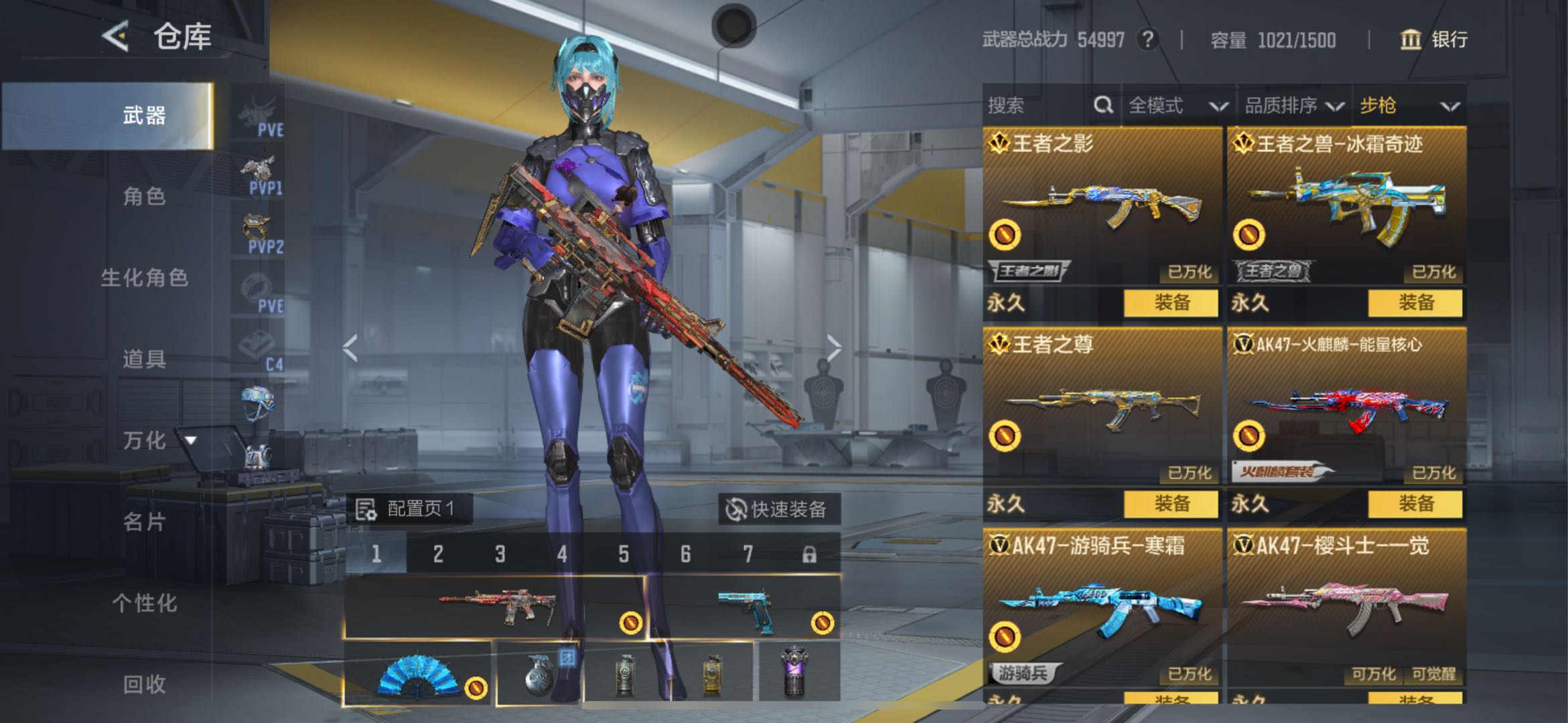Open the 步枪 weapon type dropdown
The height and width of the screenshot is (723, 1568).
(1409, 105)
